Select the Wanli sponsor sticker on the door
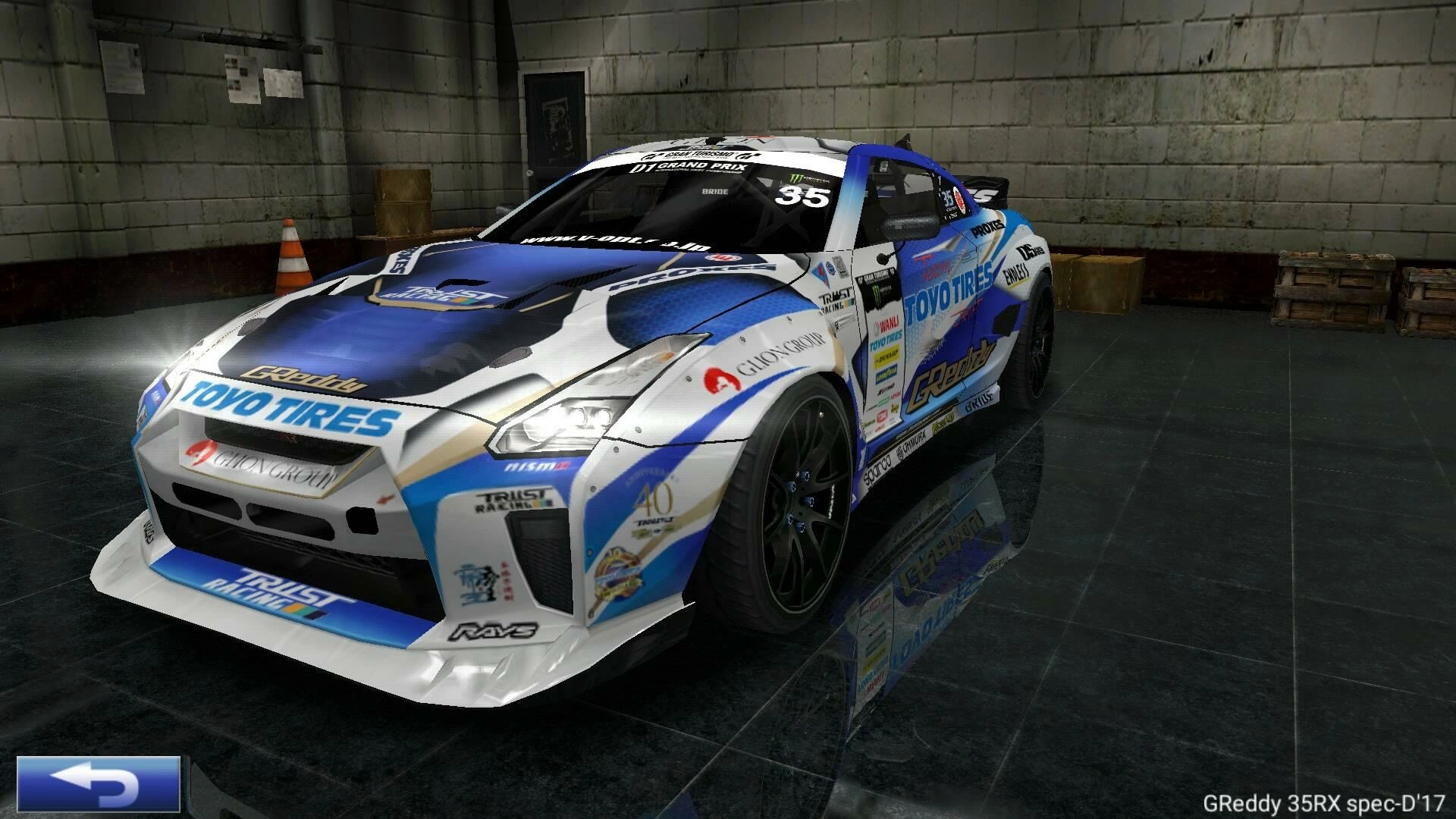 886,325
